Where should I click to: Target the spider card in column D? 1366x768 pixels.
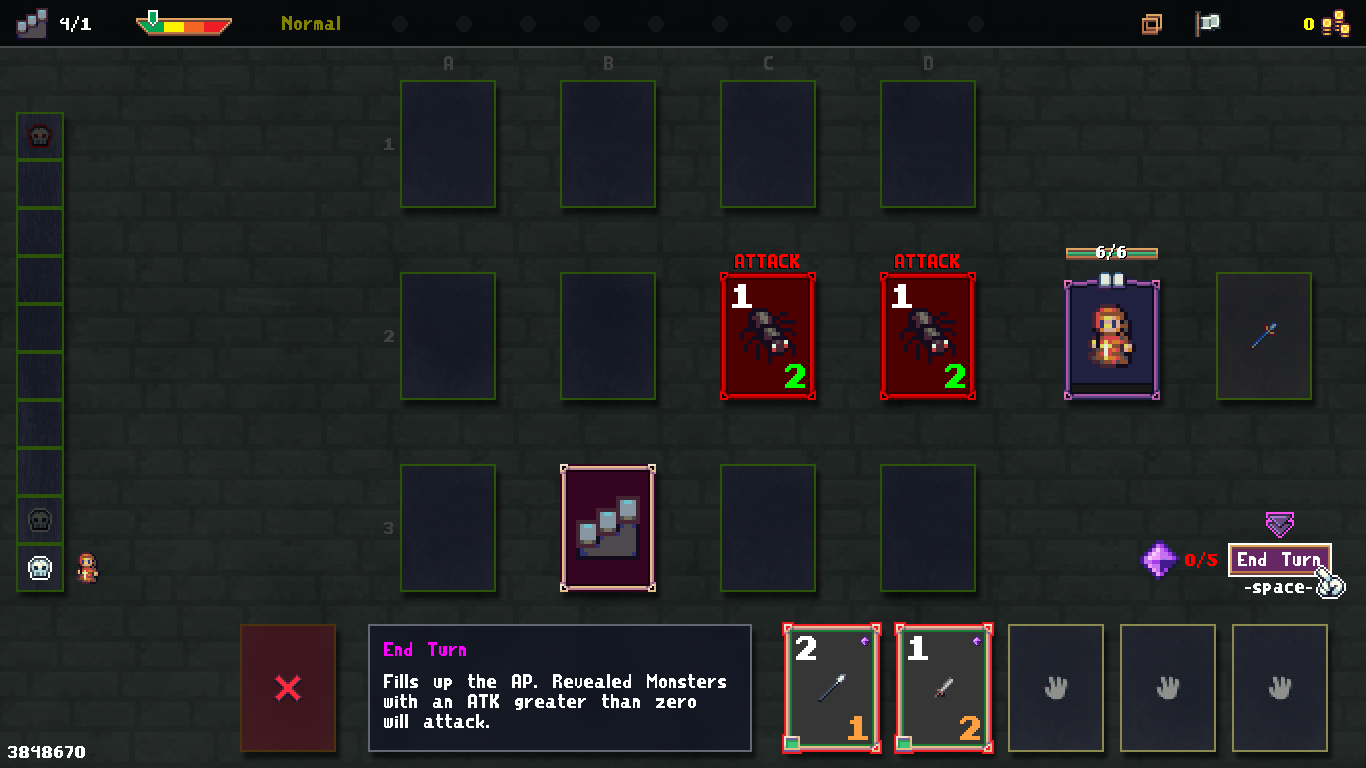[927, 337]
